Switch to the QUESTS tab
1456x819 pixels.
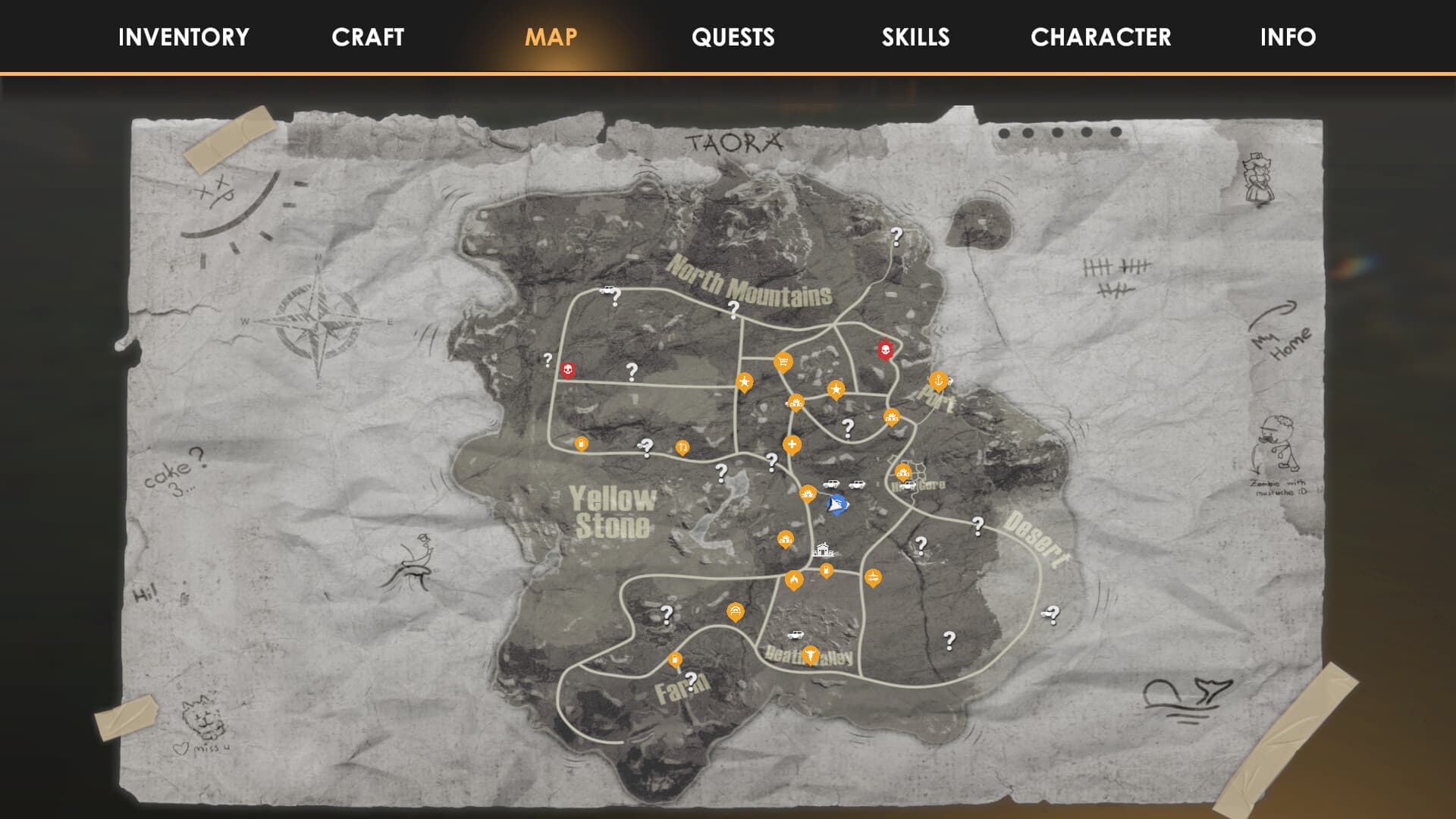click(732, 37)
